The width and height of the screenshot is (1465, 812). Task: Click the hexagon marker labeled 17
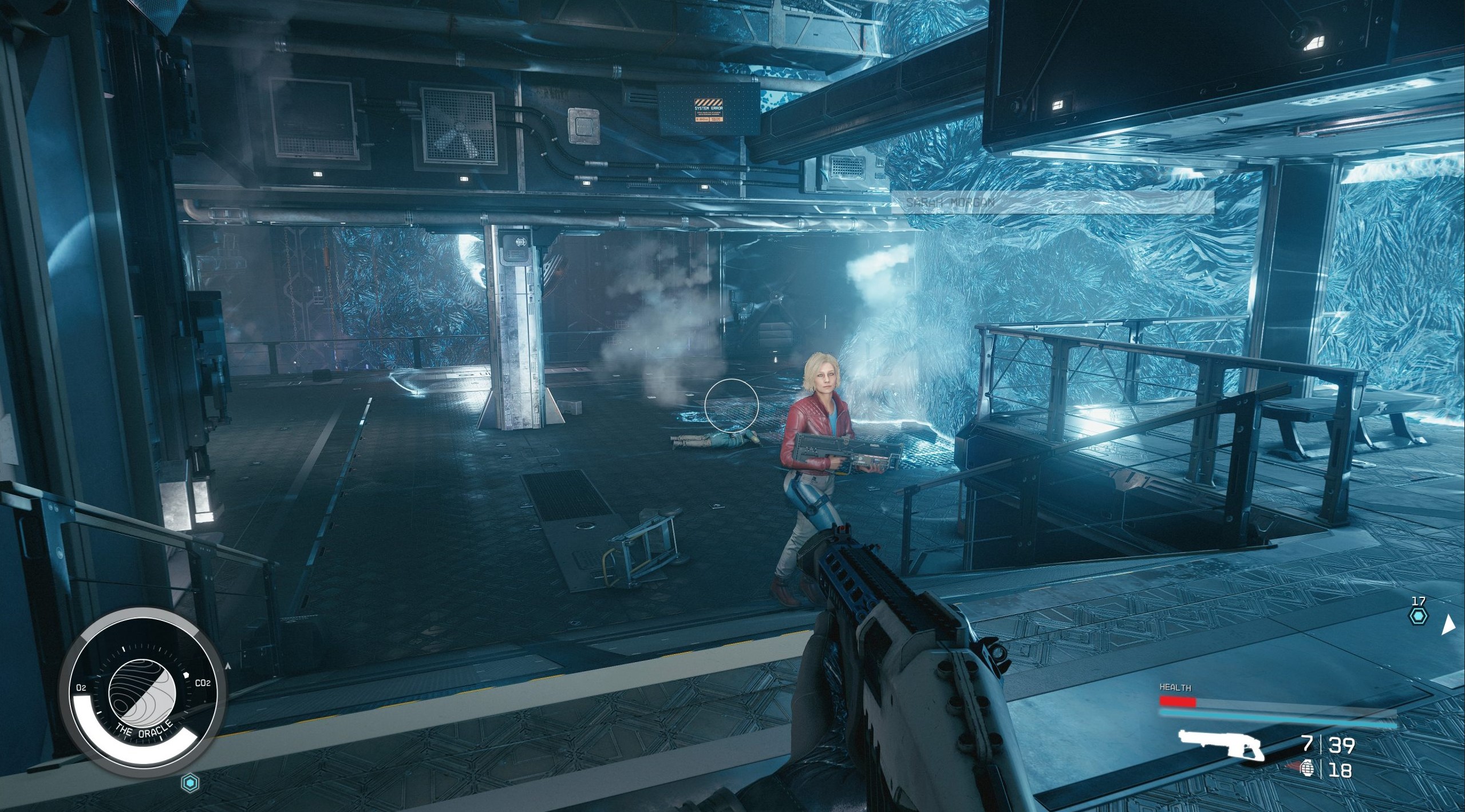click(1418, 616)
